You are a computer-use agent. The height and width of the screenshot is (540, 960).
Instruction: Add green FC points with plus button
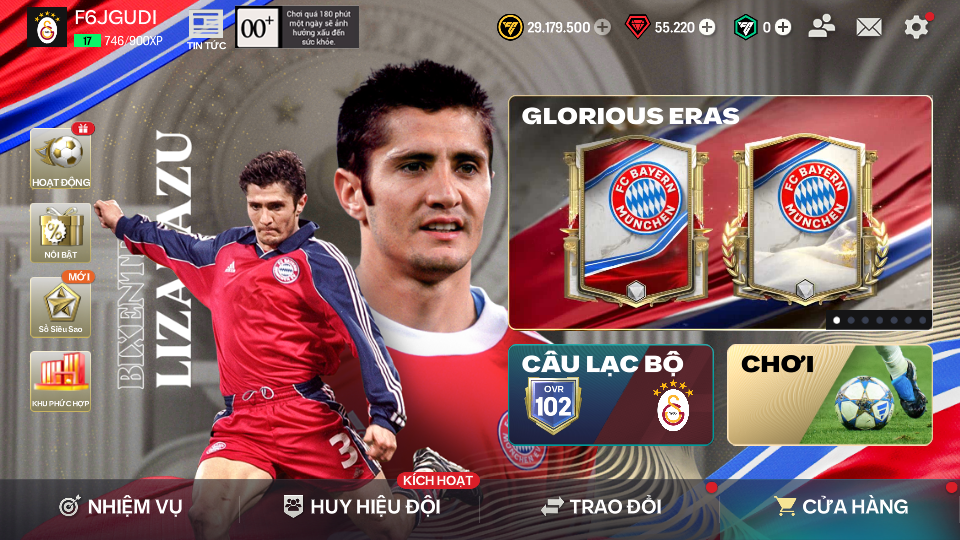[x=783, y=27]
